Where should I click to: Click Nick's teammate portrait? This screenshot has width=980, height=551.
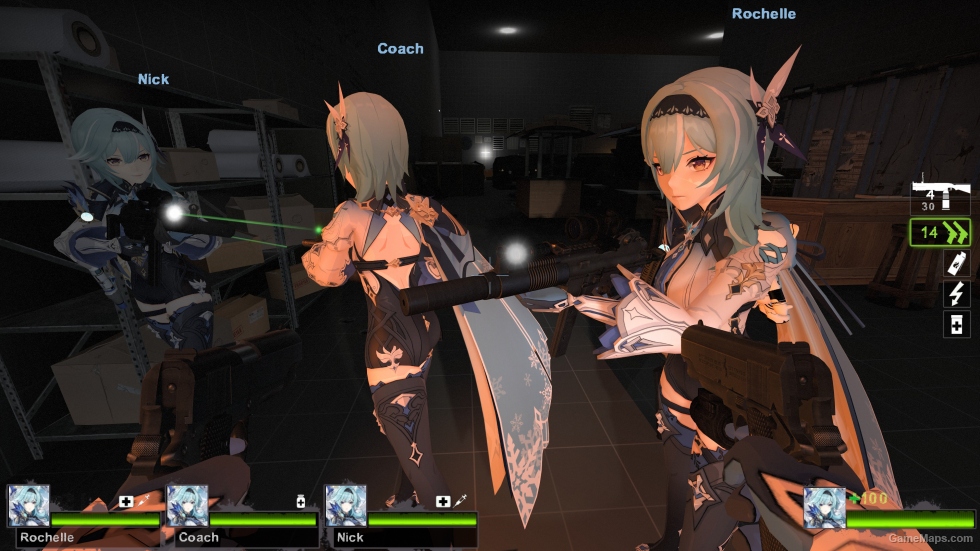pyautogui.click(x=345, y=506)
